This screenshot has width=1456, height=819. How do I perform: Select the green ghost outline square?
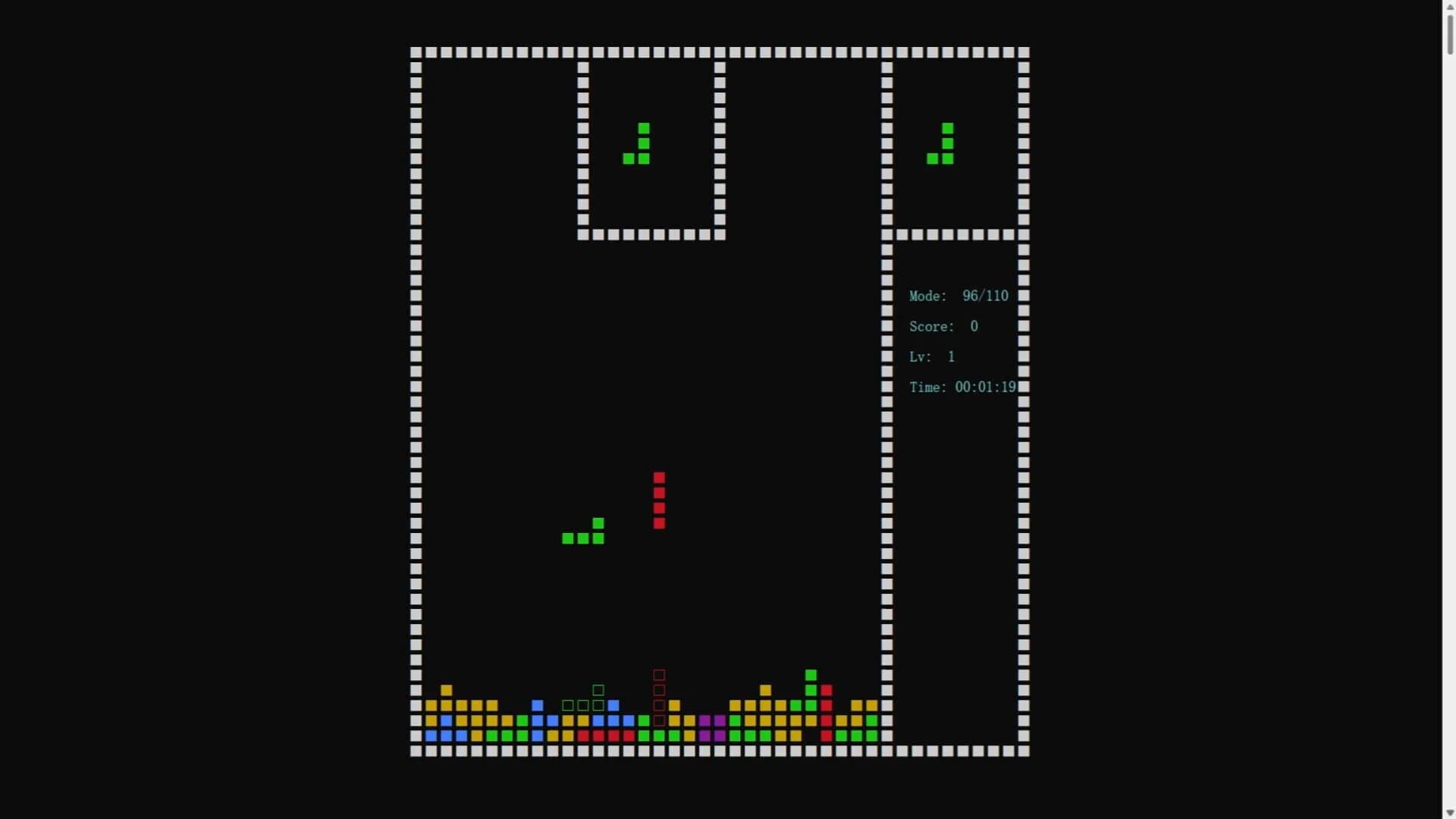pos(598,690)
